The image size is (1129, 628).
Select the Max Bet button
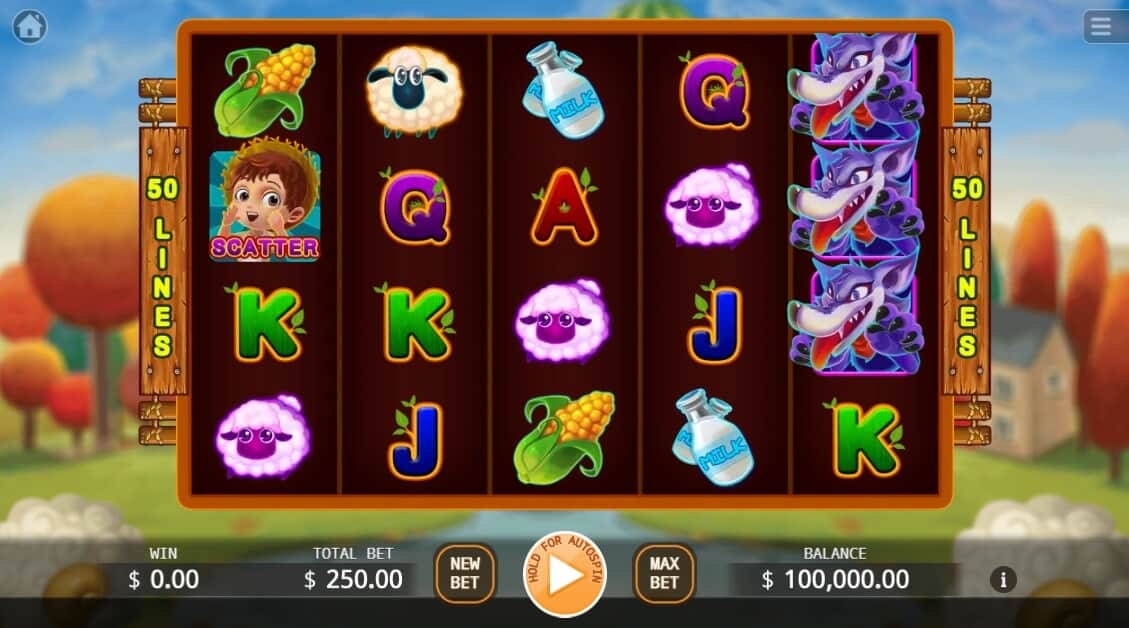click(664, 574)
